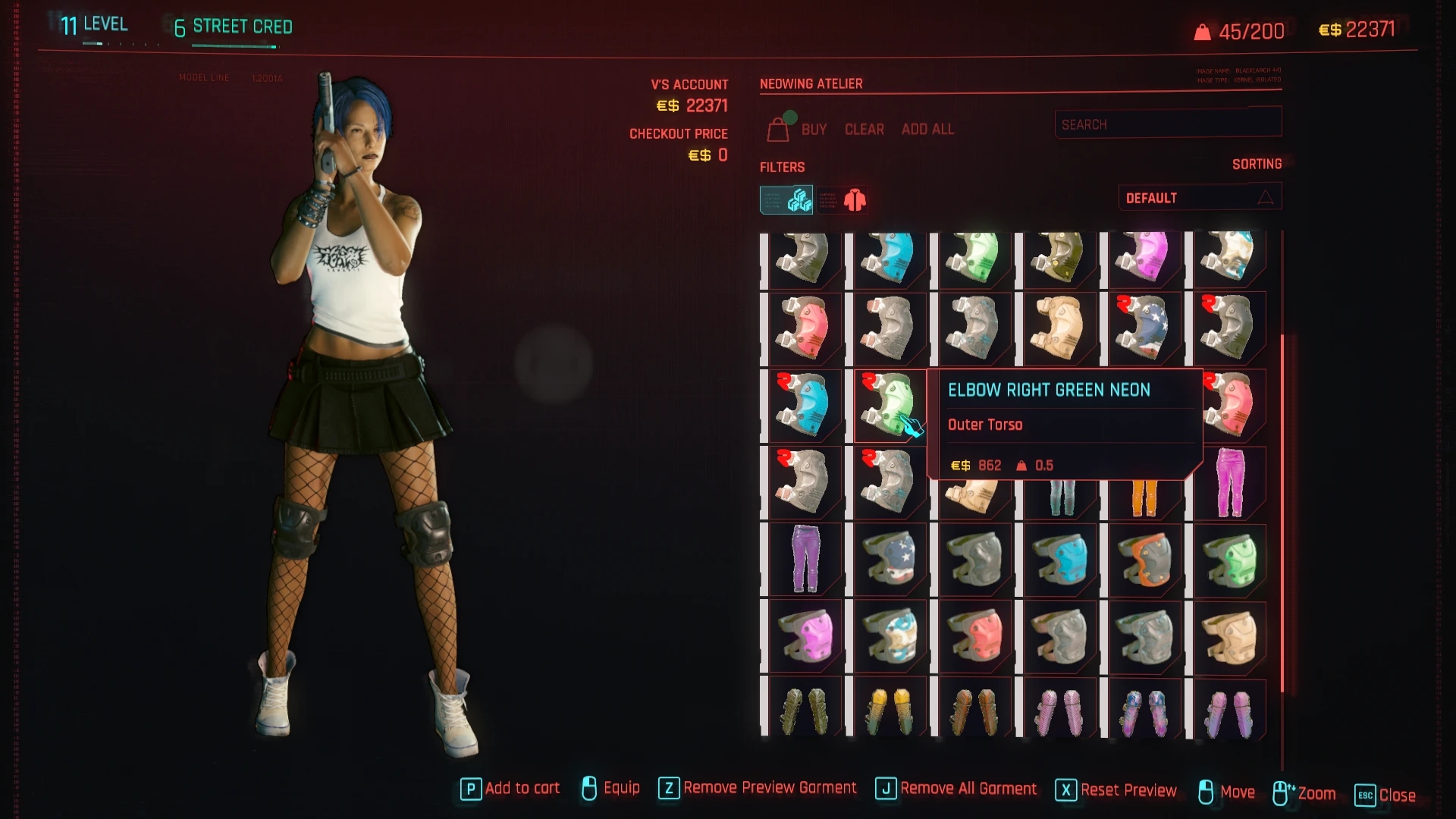Image resolution: width=1456 pixels, height=819 pixels.
Task: Click the BUY button
Action: (813, 130)
